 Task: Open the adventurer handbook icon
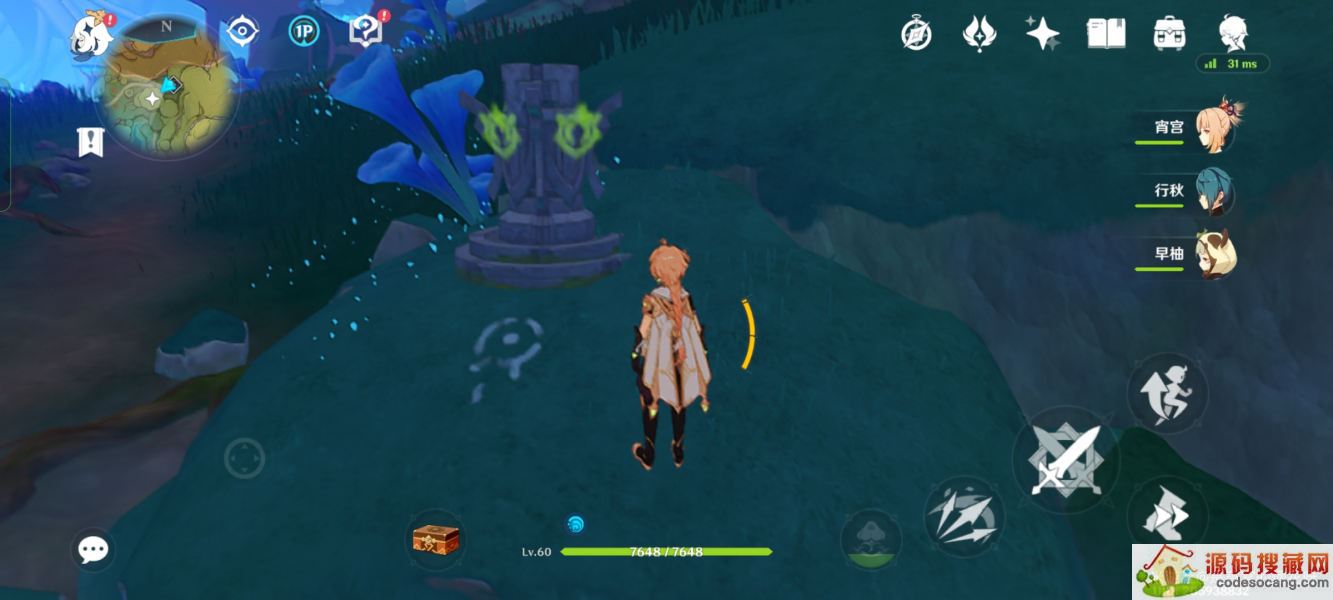(x=1106, y=33)
